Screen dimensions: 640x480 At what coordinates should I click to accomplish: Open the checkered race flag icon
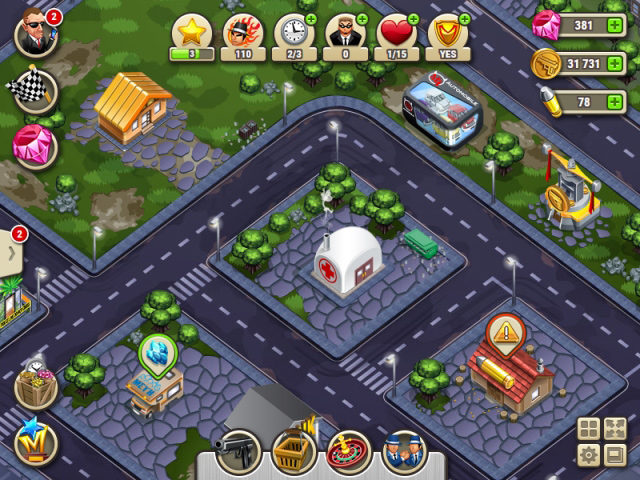pos(34,91)
